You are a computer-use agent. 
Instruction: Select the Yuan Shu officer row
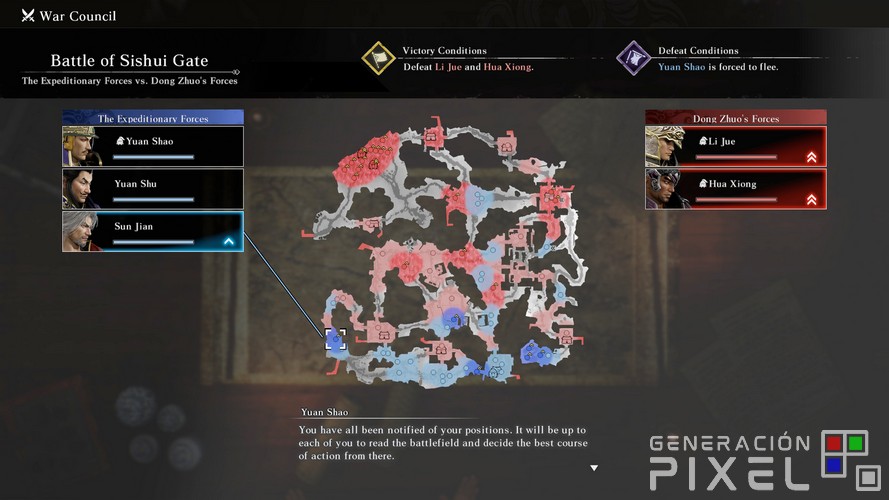point(153,189)
